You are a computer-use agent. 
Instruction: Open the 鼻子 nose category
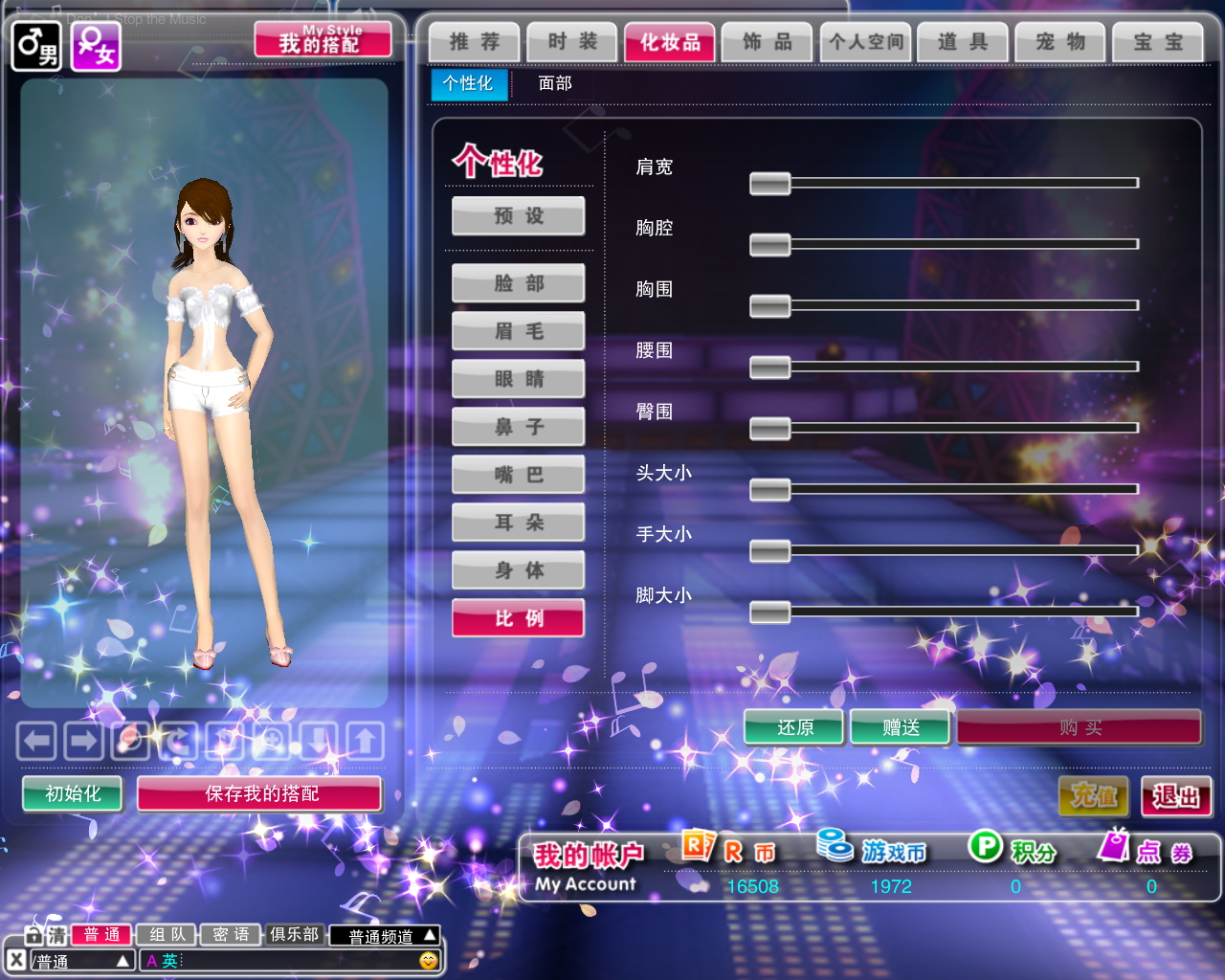click(x=519, y=427)
